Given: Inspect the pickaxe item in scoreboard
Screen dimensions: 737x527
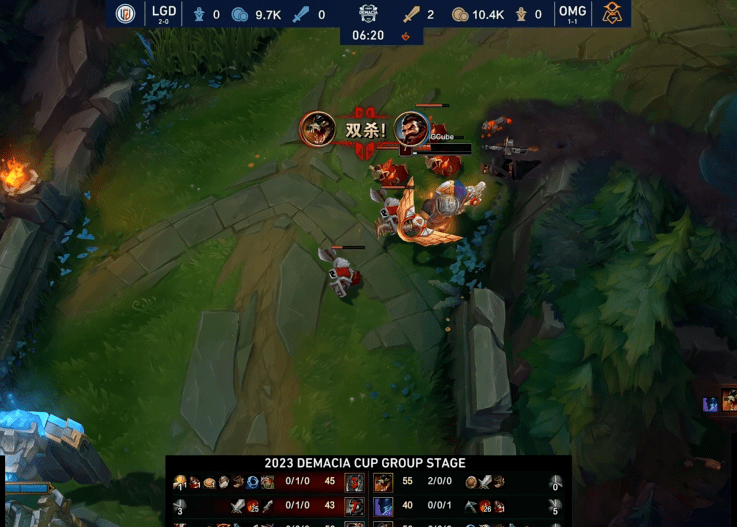Looking at the screenshot, I should pos(470,507).
